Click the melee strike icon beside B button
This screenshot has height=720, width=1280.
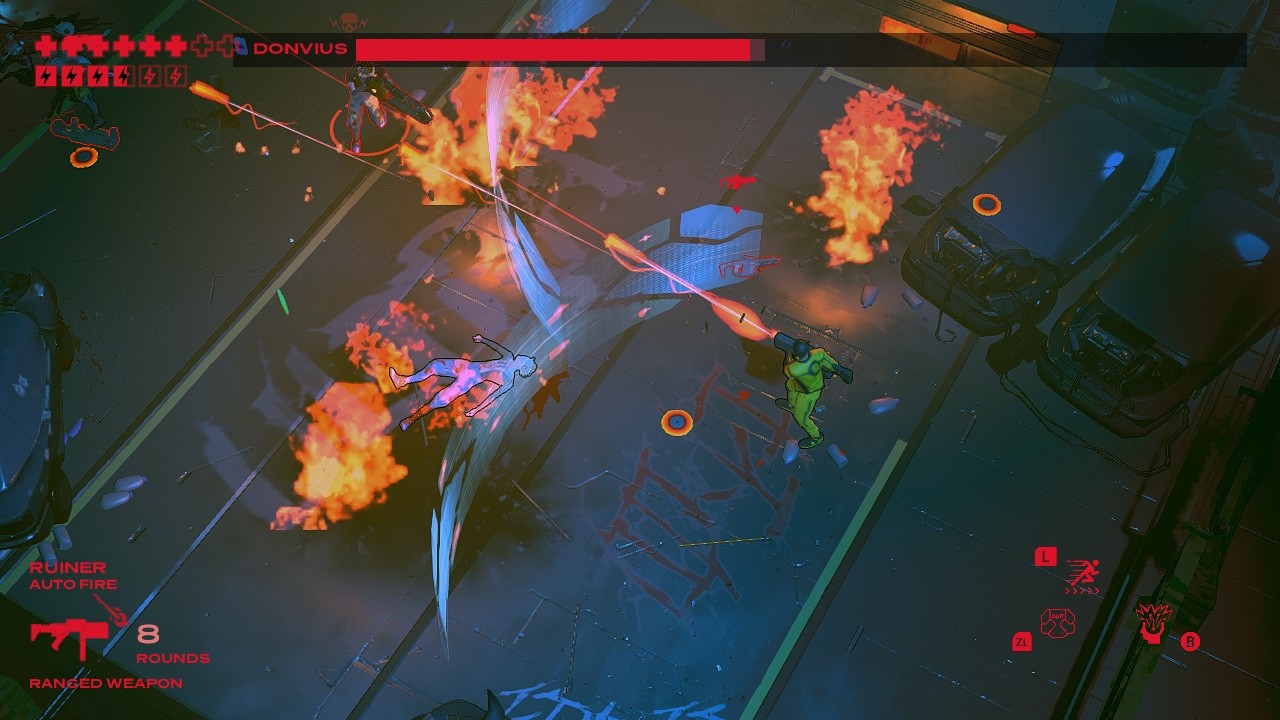click(x=1152, y=625)
